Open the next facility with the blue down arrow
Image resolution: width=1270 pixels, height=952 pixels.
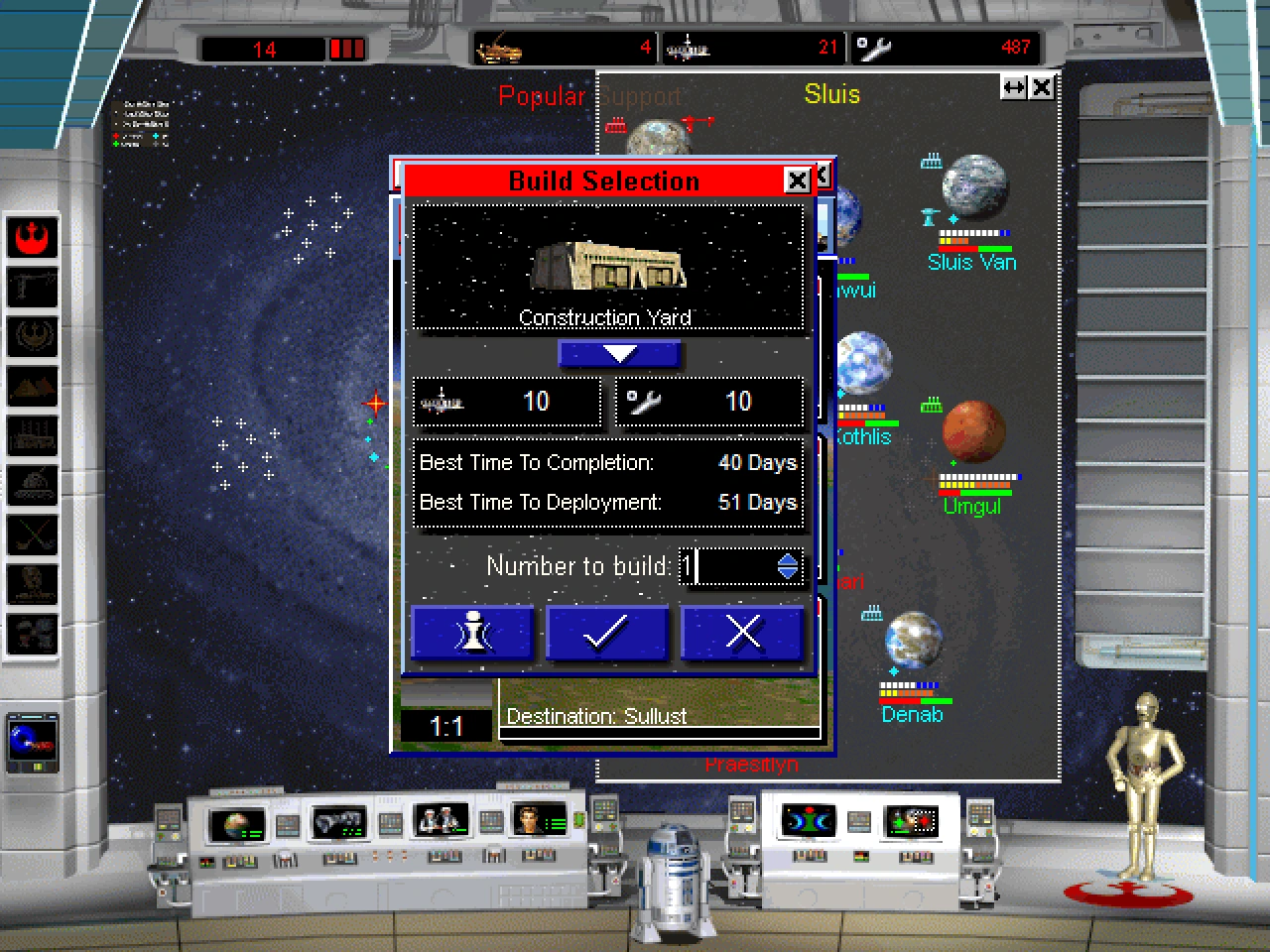pyautogui.click(x=620, y=353)
